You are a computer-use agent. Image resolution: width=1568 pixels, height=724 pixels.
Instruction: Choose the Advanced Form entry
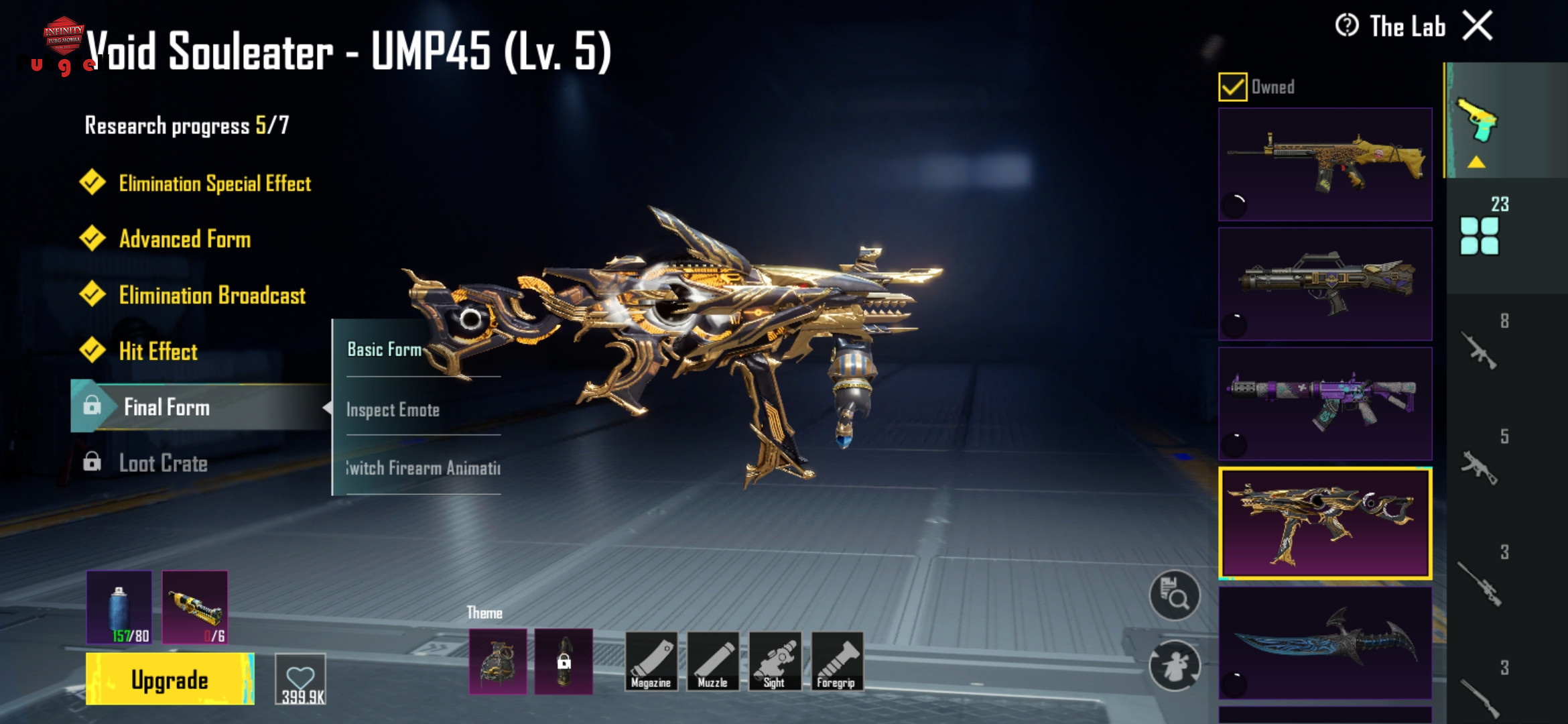coord(185,239)
